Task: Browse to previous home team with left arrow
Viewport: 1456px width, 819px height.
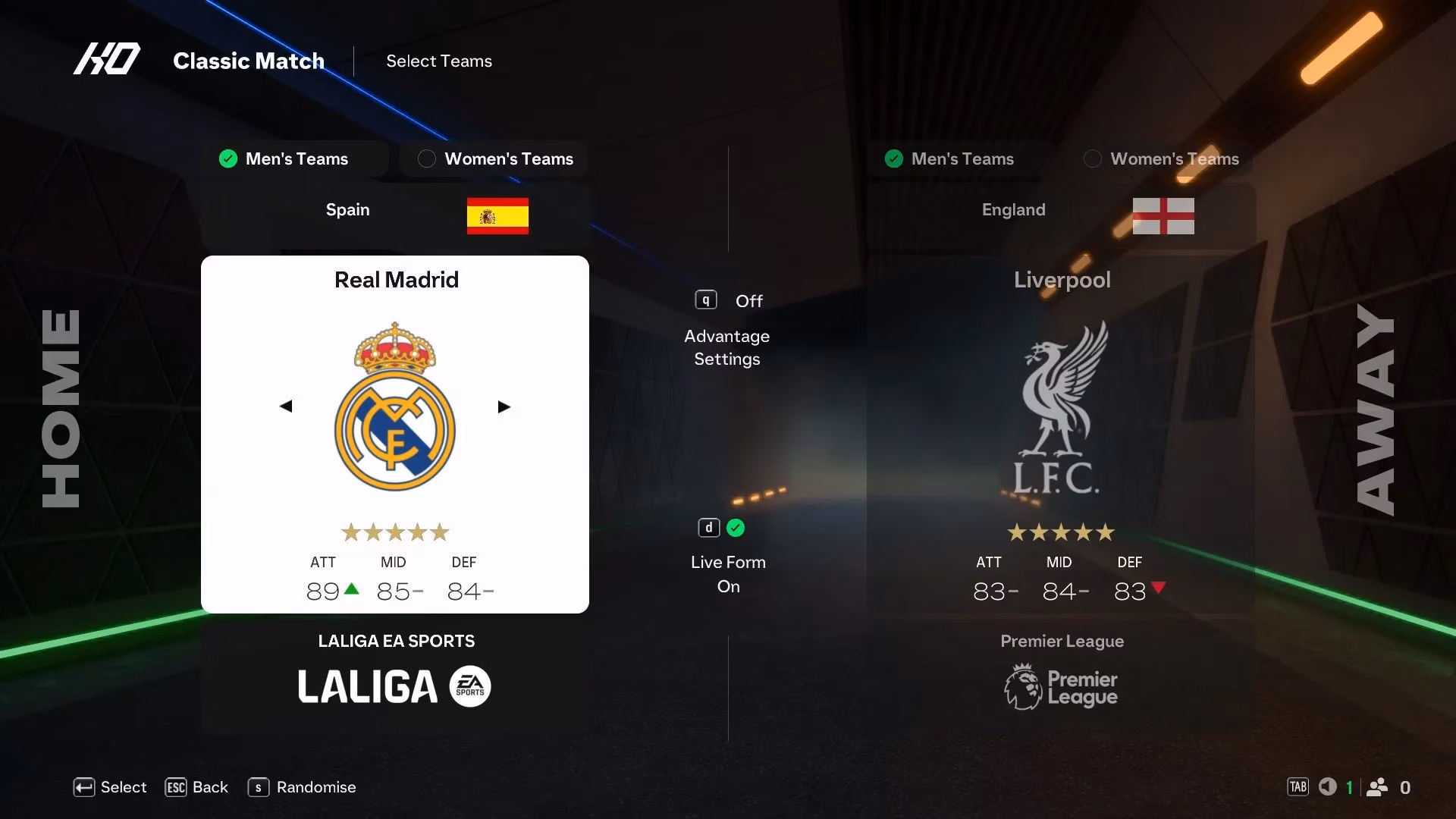Action: (x=286, y=406)
